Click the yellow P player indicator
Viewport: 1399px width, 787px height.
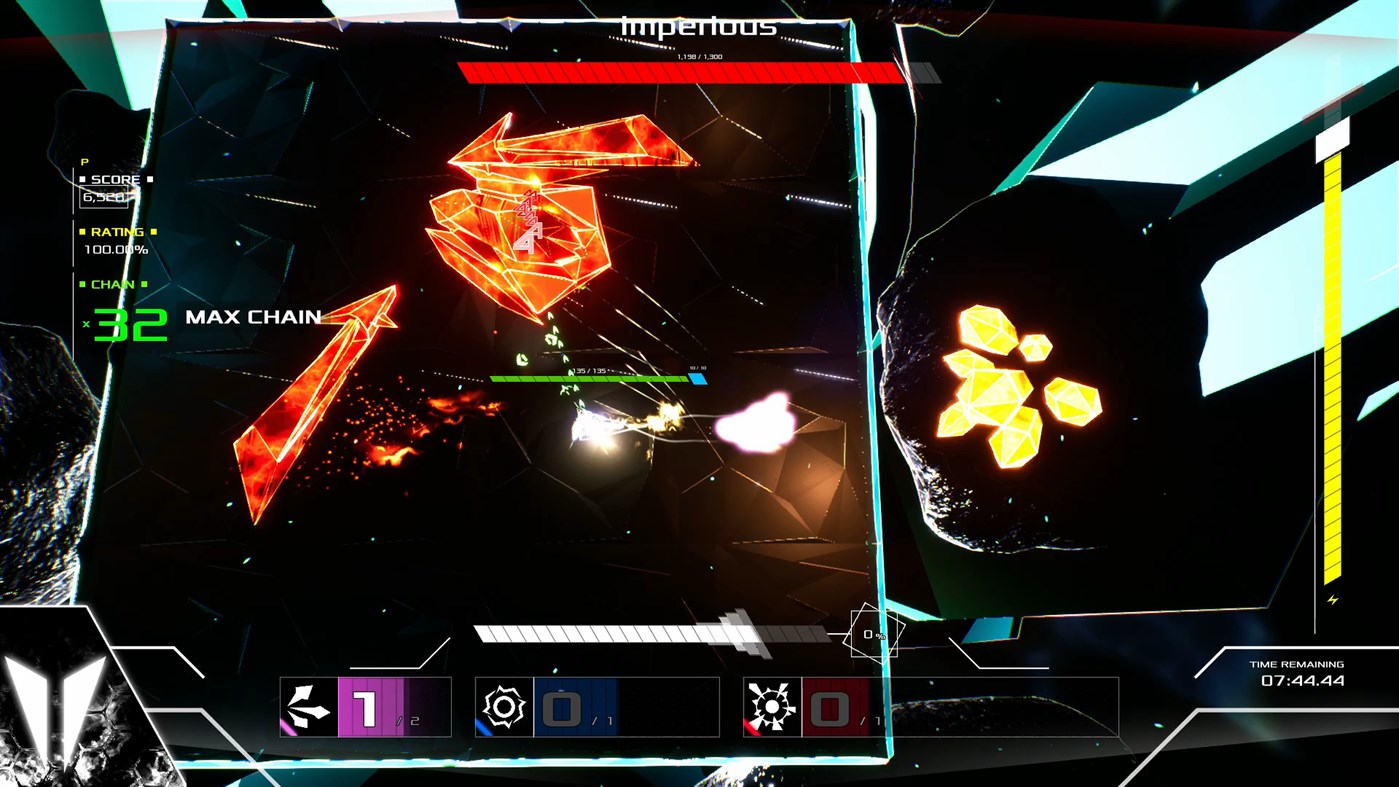tap(85, 161)
